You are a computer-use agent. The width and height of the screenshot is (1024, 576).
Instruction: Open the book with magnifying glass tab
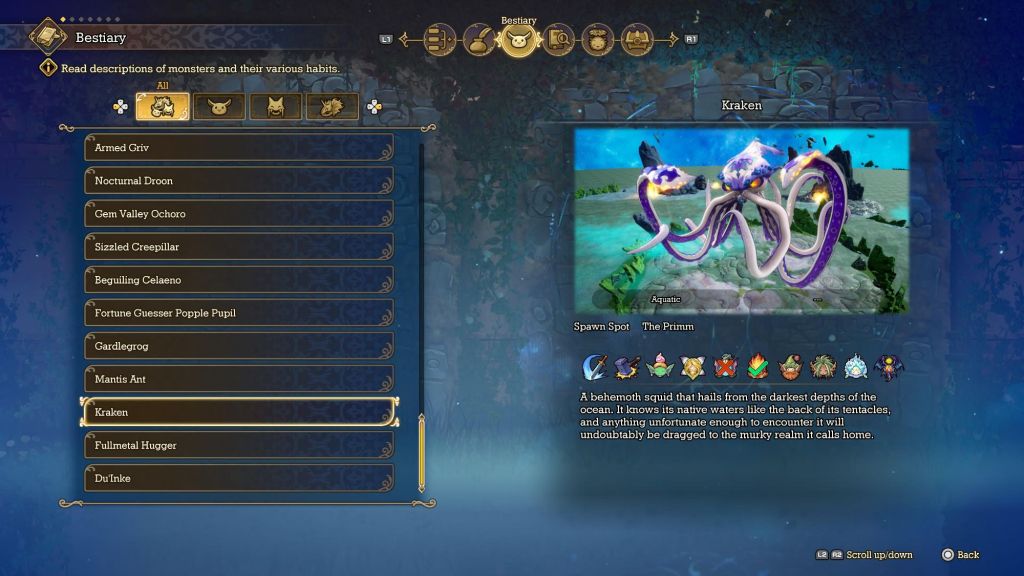[558, 40]
